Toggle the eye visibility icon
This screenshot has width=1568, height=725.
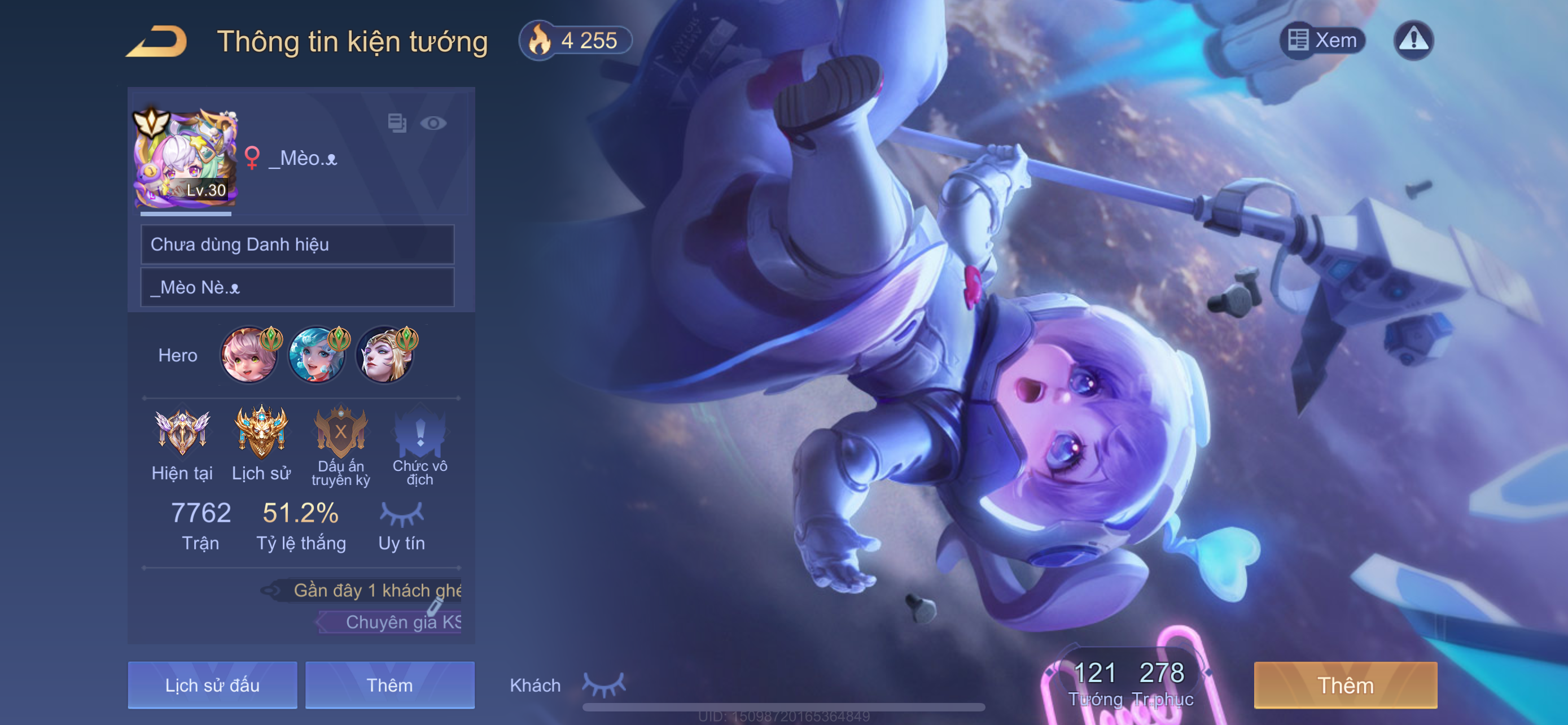[x=433, y=124]
